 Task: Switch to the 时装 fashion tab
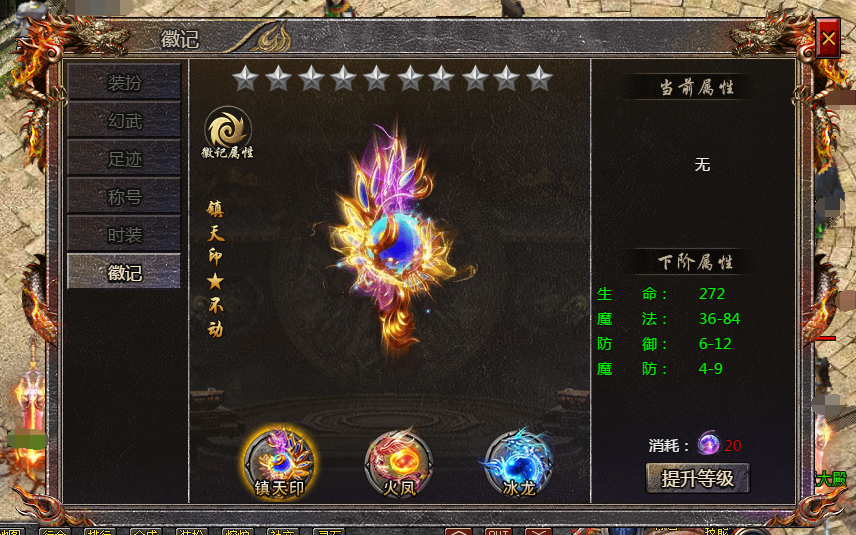point(124,234)
